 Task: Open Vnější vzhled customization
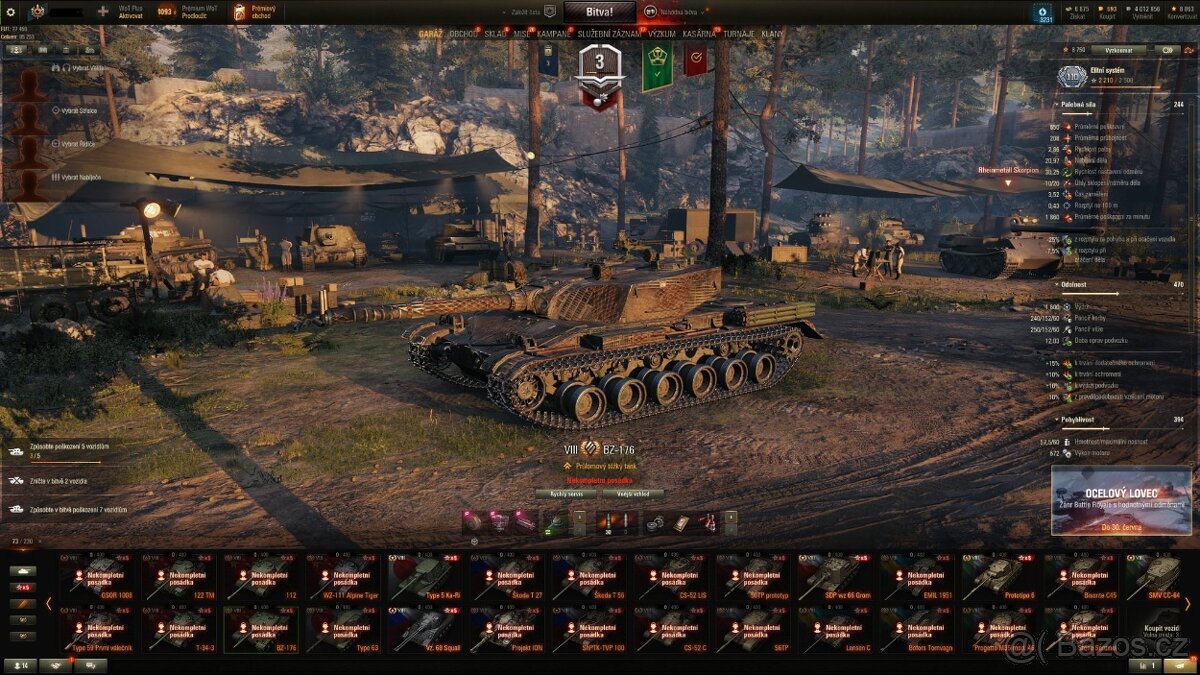tap(633, 493)
